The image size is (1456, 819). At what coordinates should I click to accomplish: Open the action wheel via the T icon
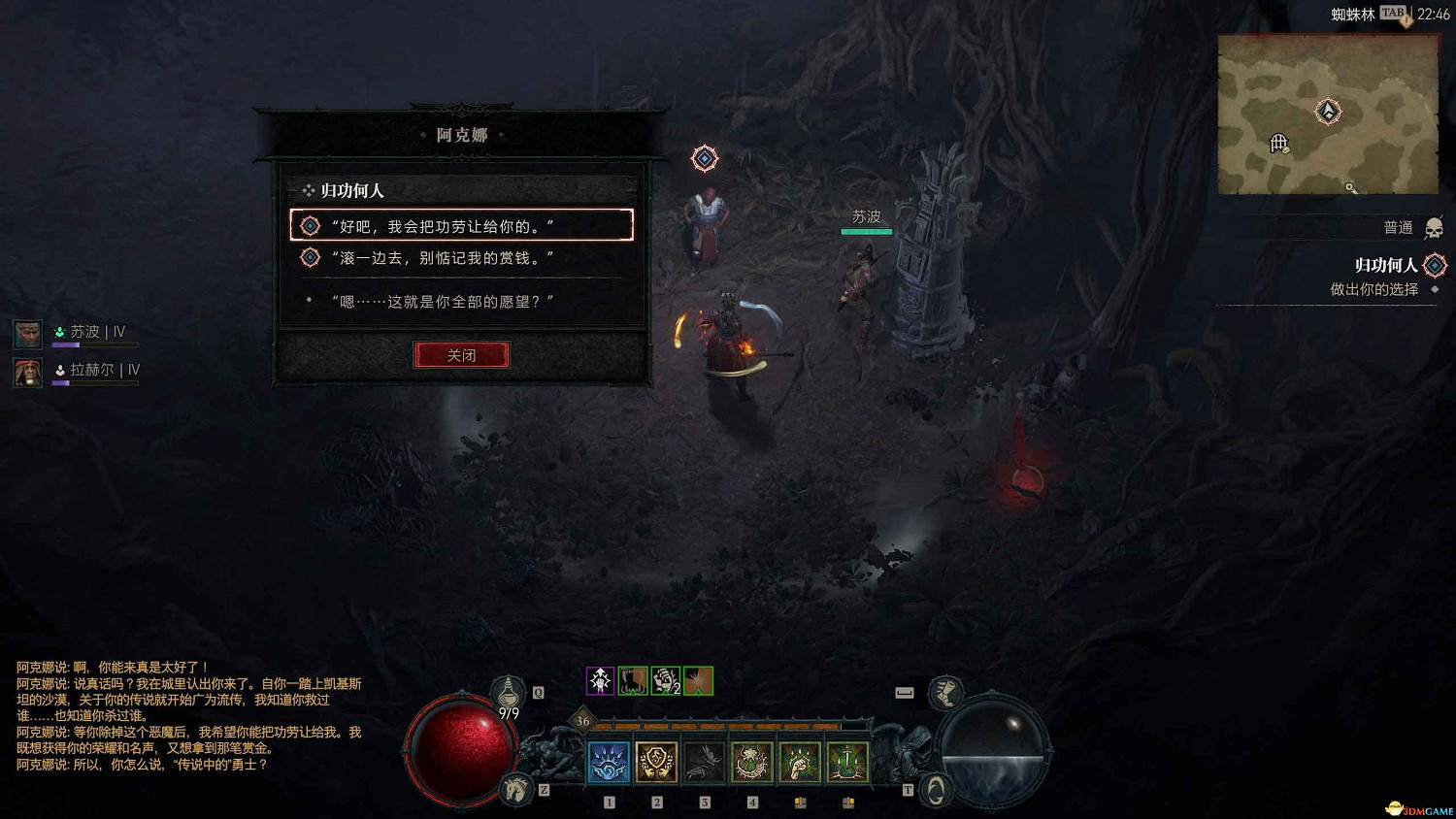click(934, 789)
